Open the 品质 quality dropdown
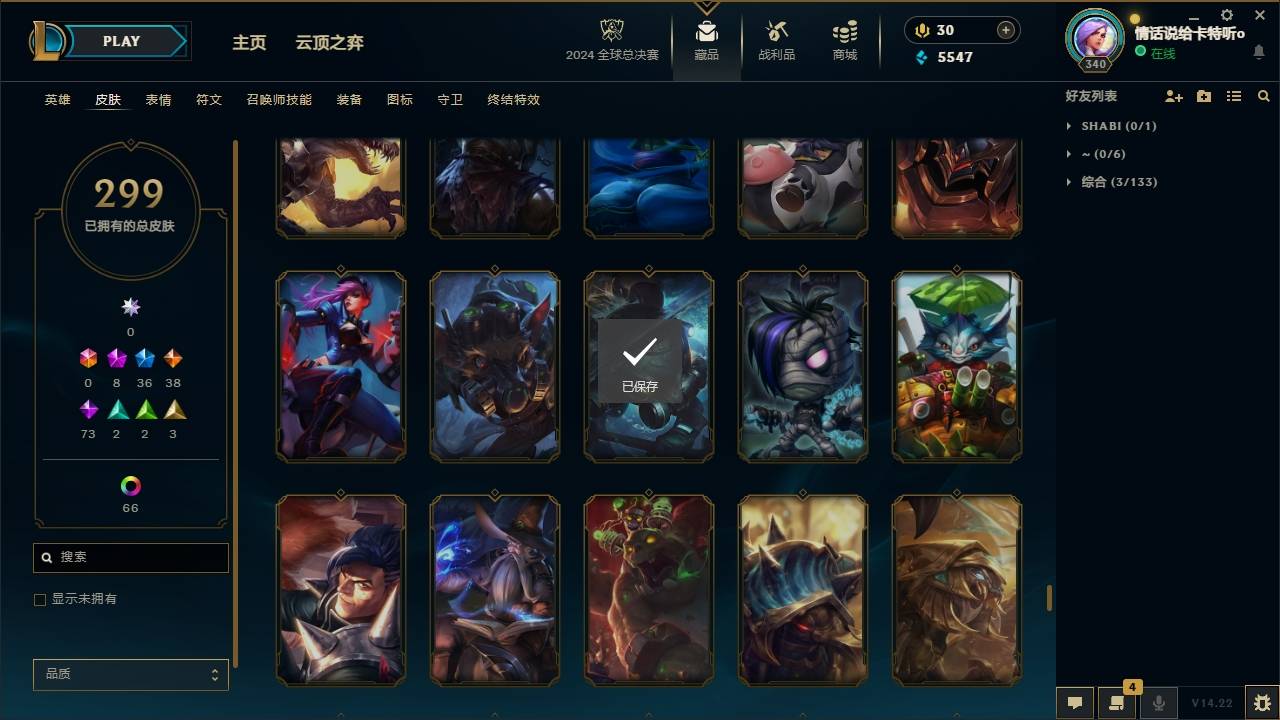Viewport: 1280px width, 720px height. (130, 674)
